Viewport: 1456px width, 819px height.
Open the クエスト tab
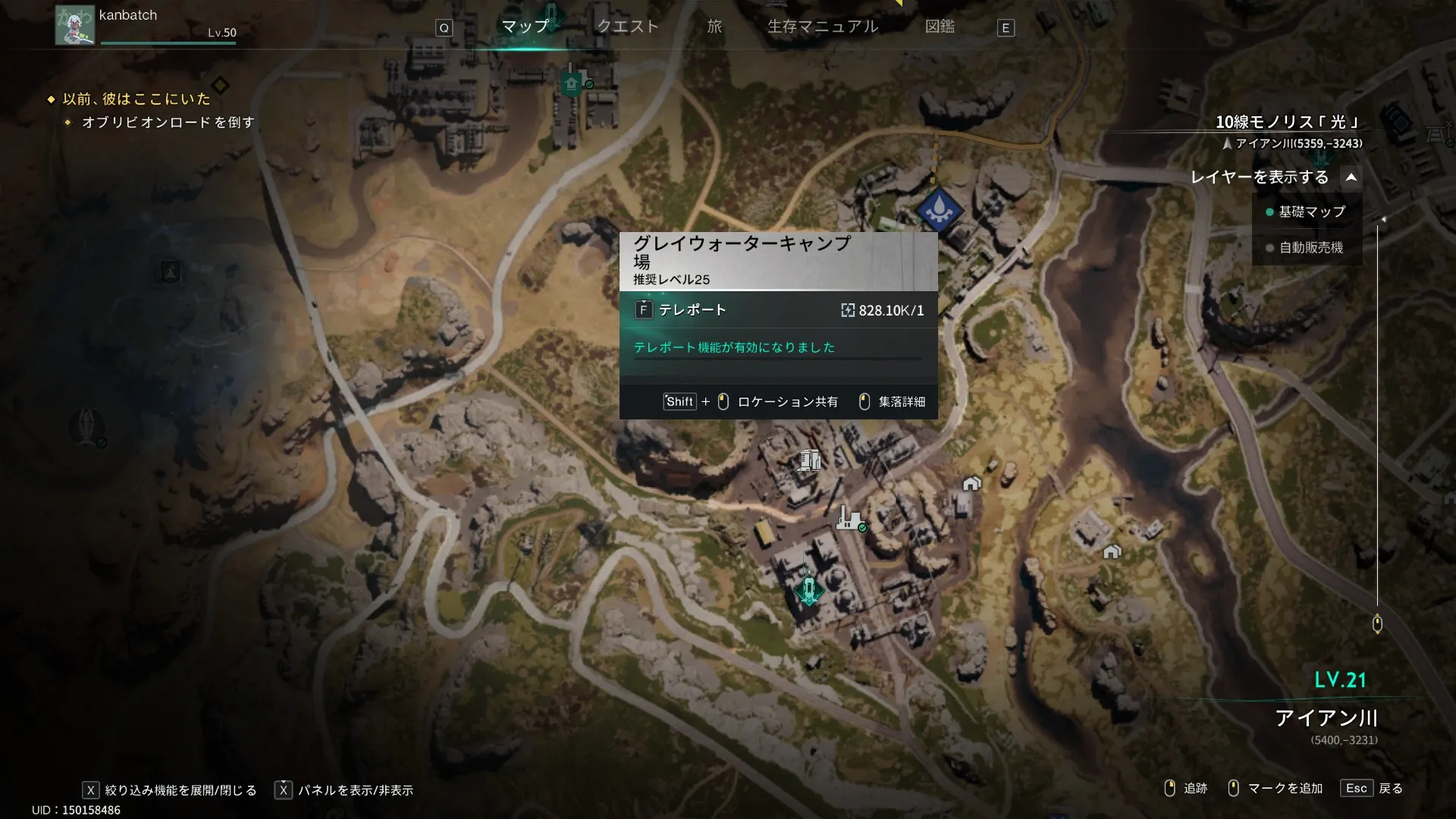pyautogui.click(x=628, y=27)
